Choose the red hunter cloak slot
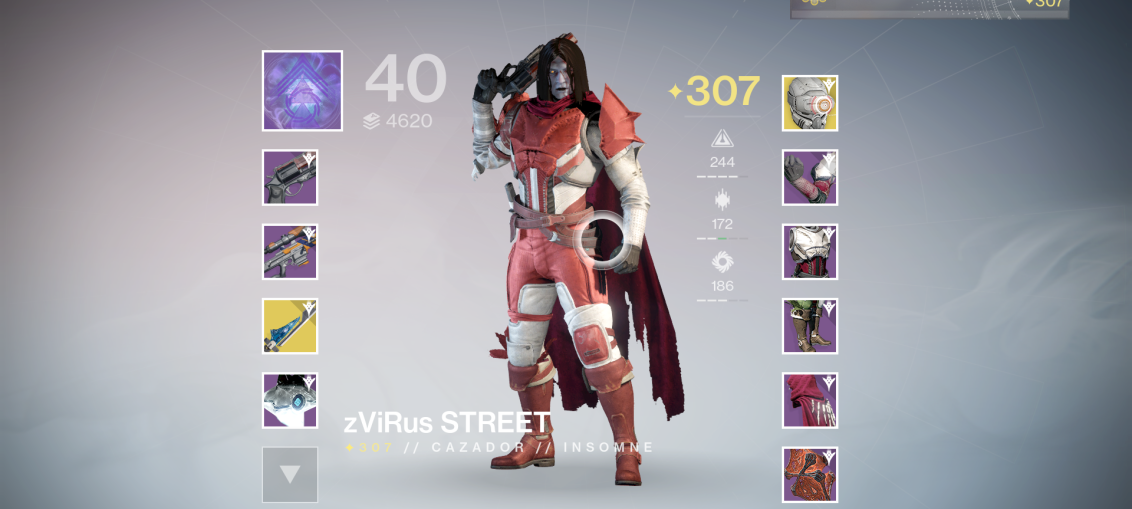 (810, 400)
